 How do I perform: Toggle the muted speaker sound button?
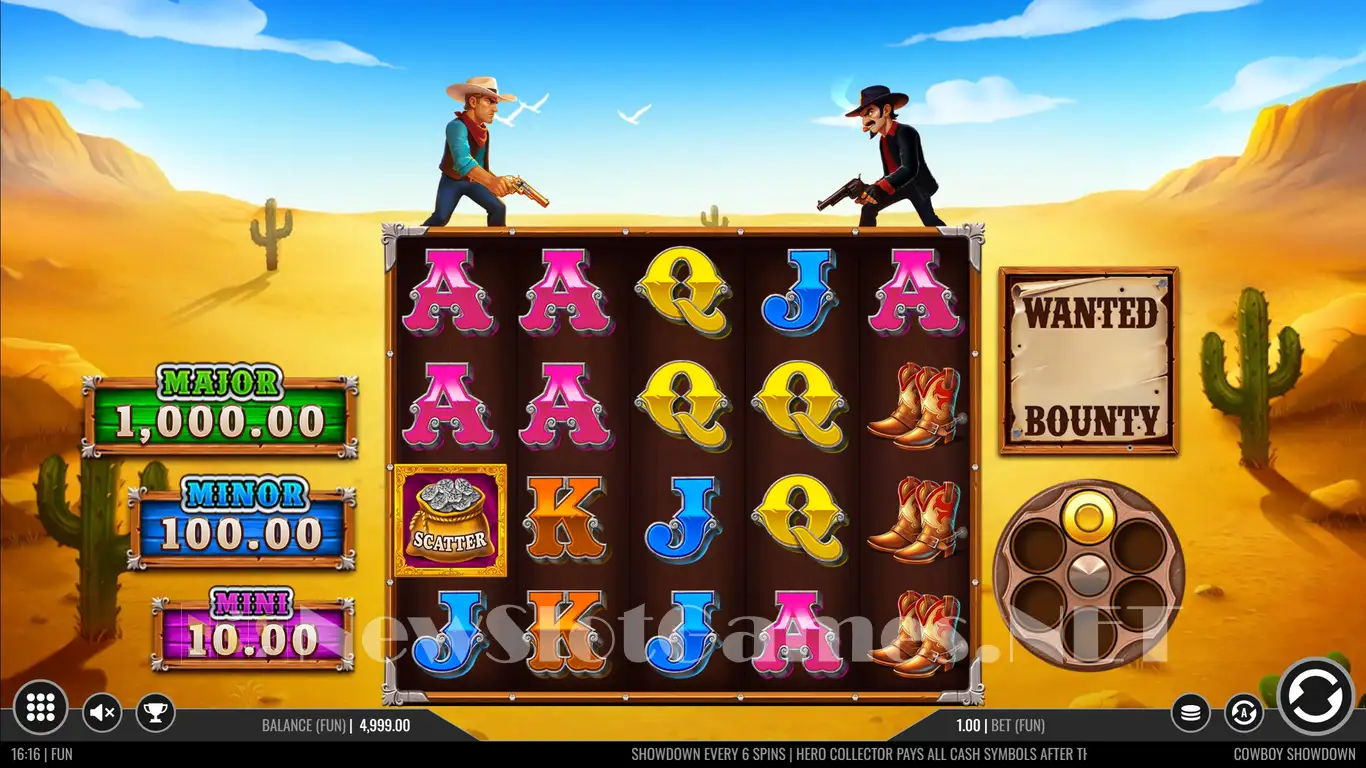click(101, 713)
